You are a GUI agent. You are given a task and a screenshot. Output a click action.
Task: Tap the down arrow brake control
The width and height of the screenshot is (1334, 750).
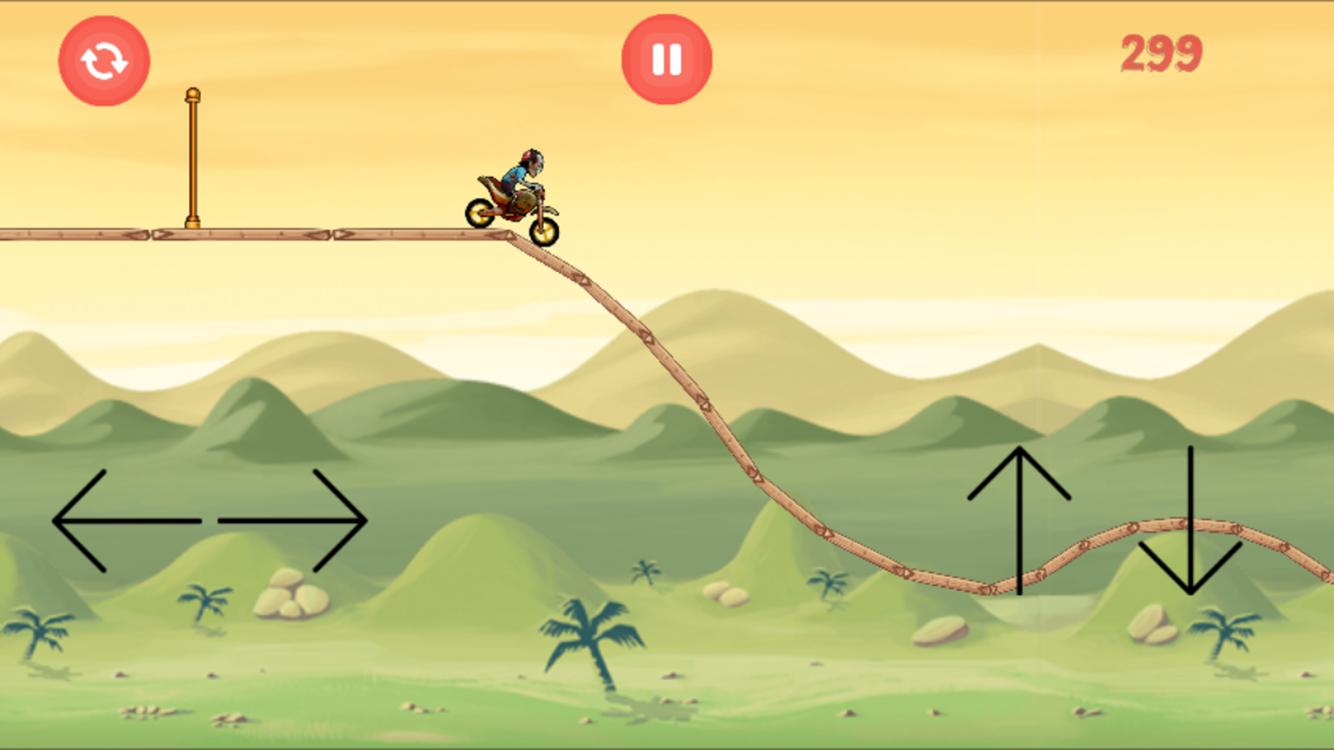(x=1189, y=520)
